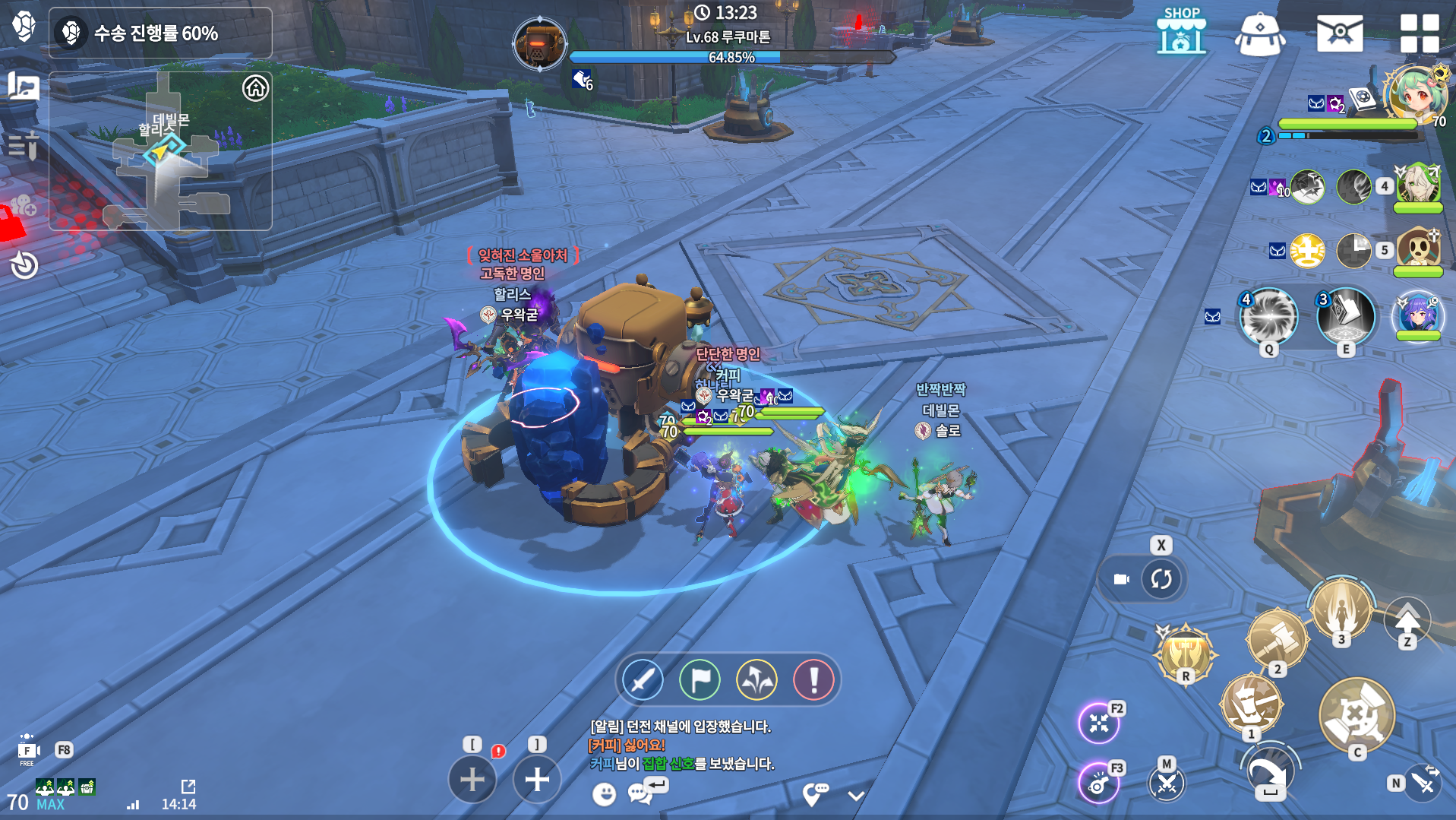Activate the hammer skill labeled 2
1456x820 pixels.
pyautogui.click(x=1277, y=639)
